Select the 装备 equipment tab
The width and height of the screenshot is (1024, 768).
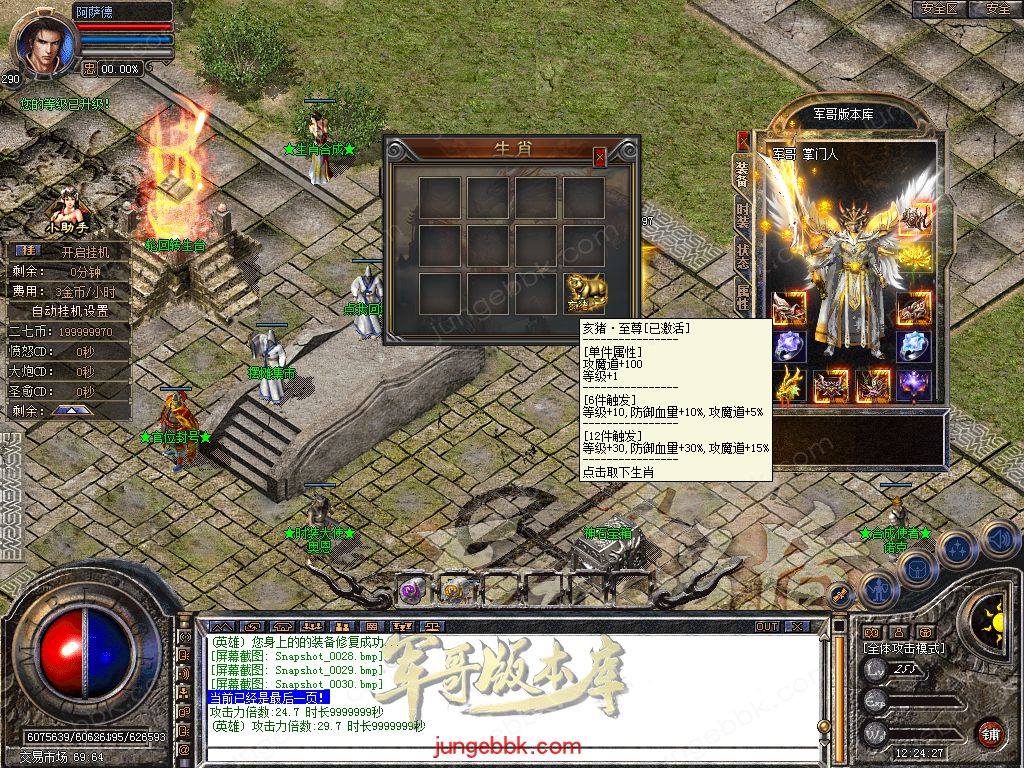[742, 173]
